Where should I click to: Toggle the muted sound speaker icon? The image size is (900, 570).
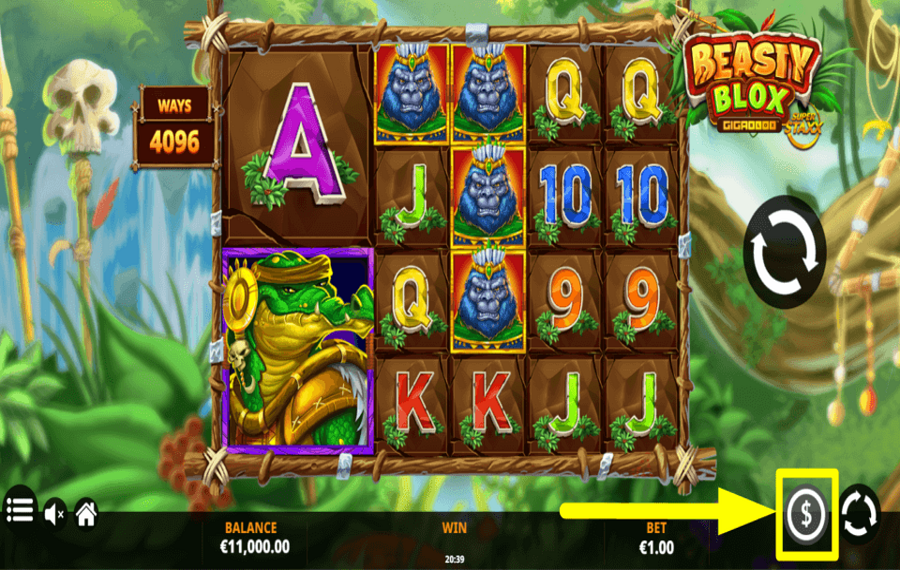[54, 514]
